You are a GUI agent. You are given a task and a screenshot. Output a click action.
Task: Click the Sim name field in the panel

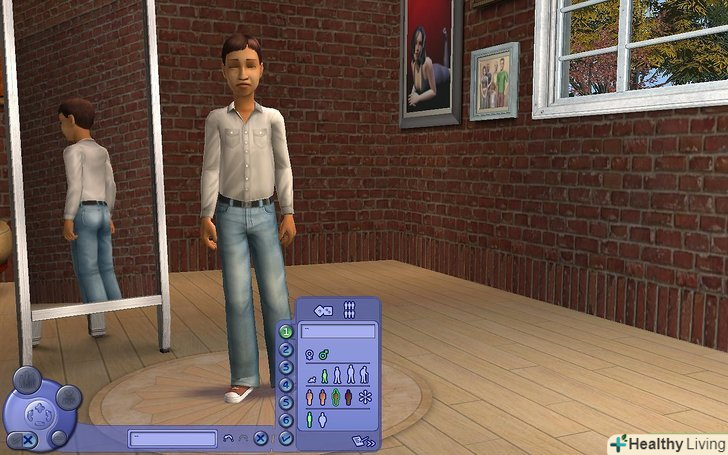[x=338, y=331]
